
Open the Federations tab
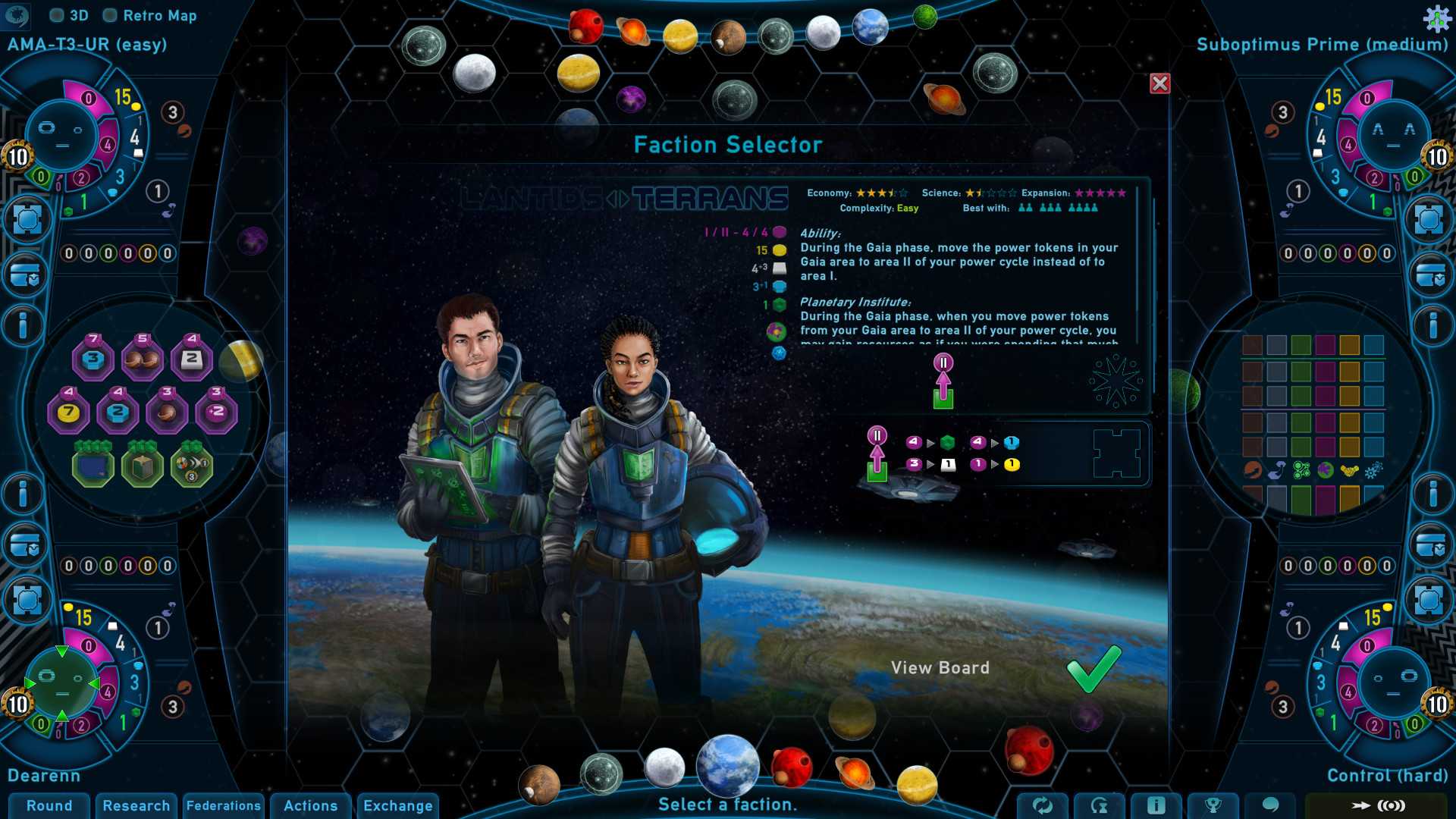[x=224, y=806]
